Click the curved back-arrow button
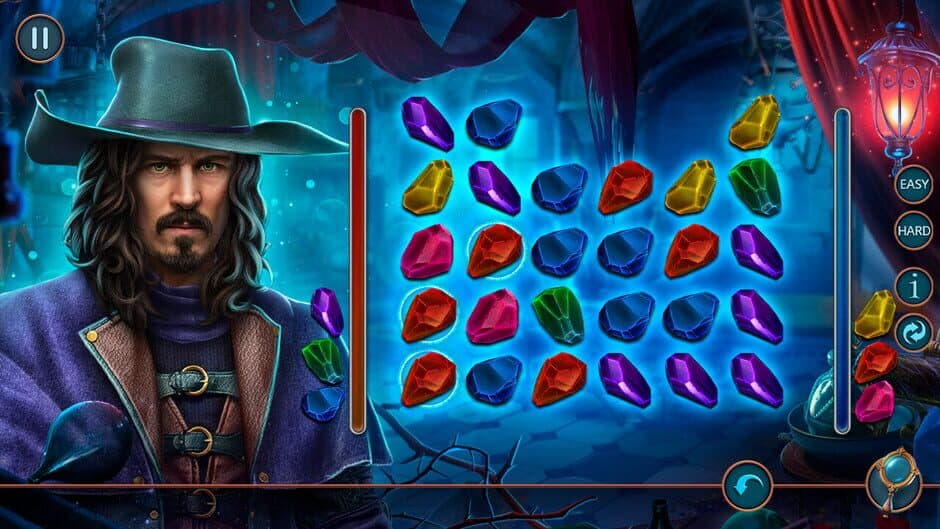Screen dimensions: 940x529 (748, 485)
